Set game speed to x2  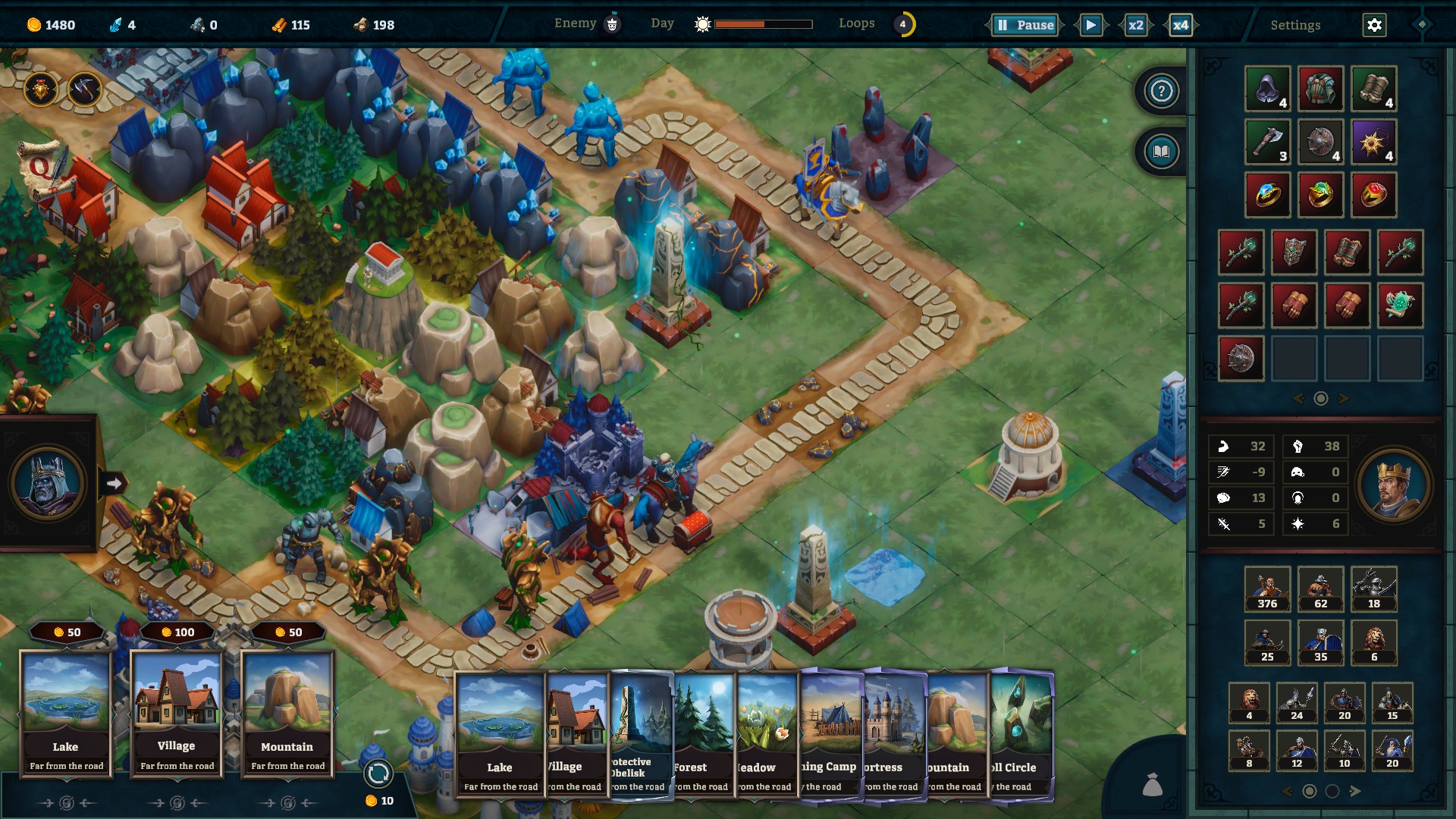(1135, 25)
